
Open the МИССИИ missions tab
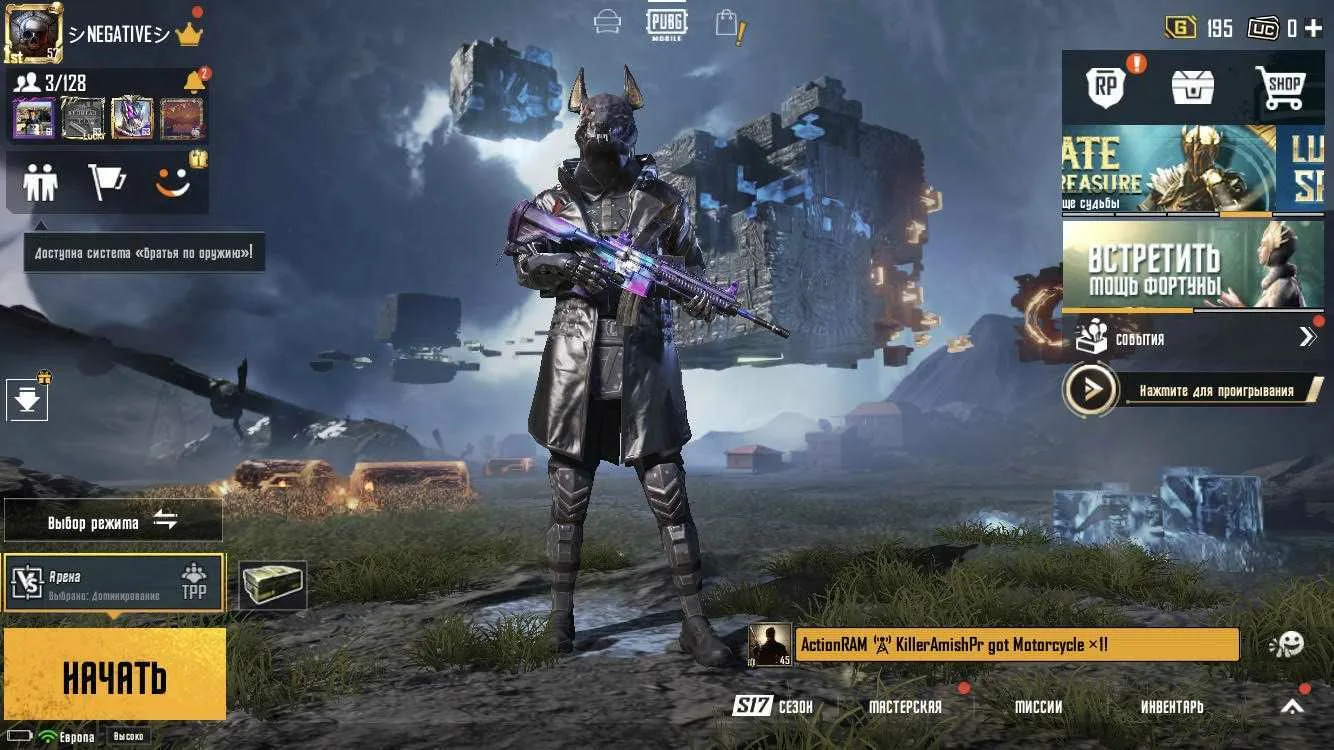coord(1038,707)
